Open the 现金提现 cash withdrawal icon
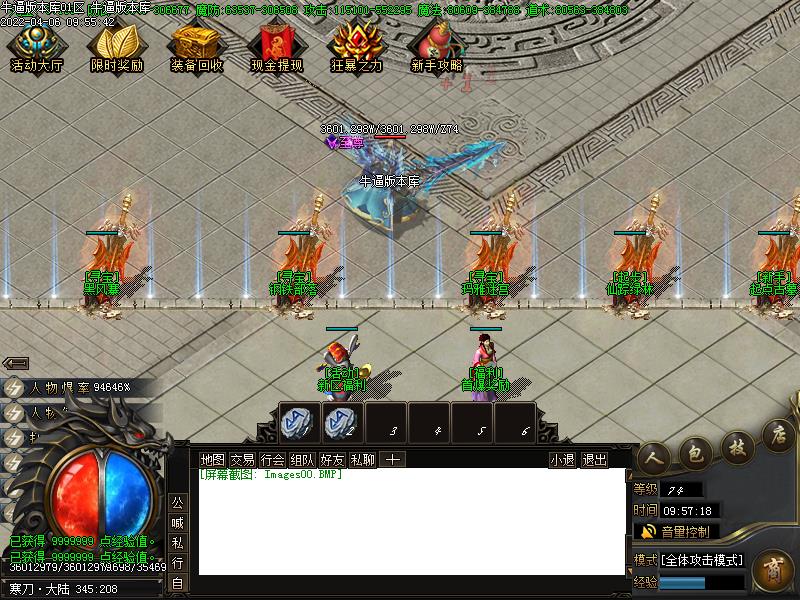This screenshot has height=600, width=800. (276, 45)
